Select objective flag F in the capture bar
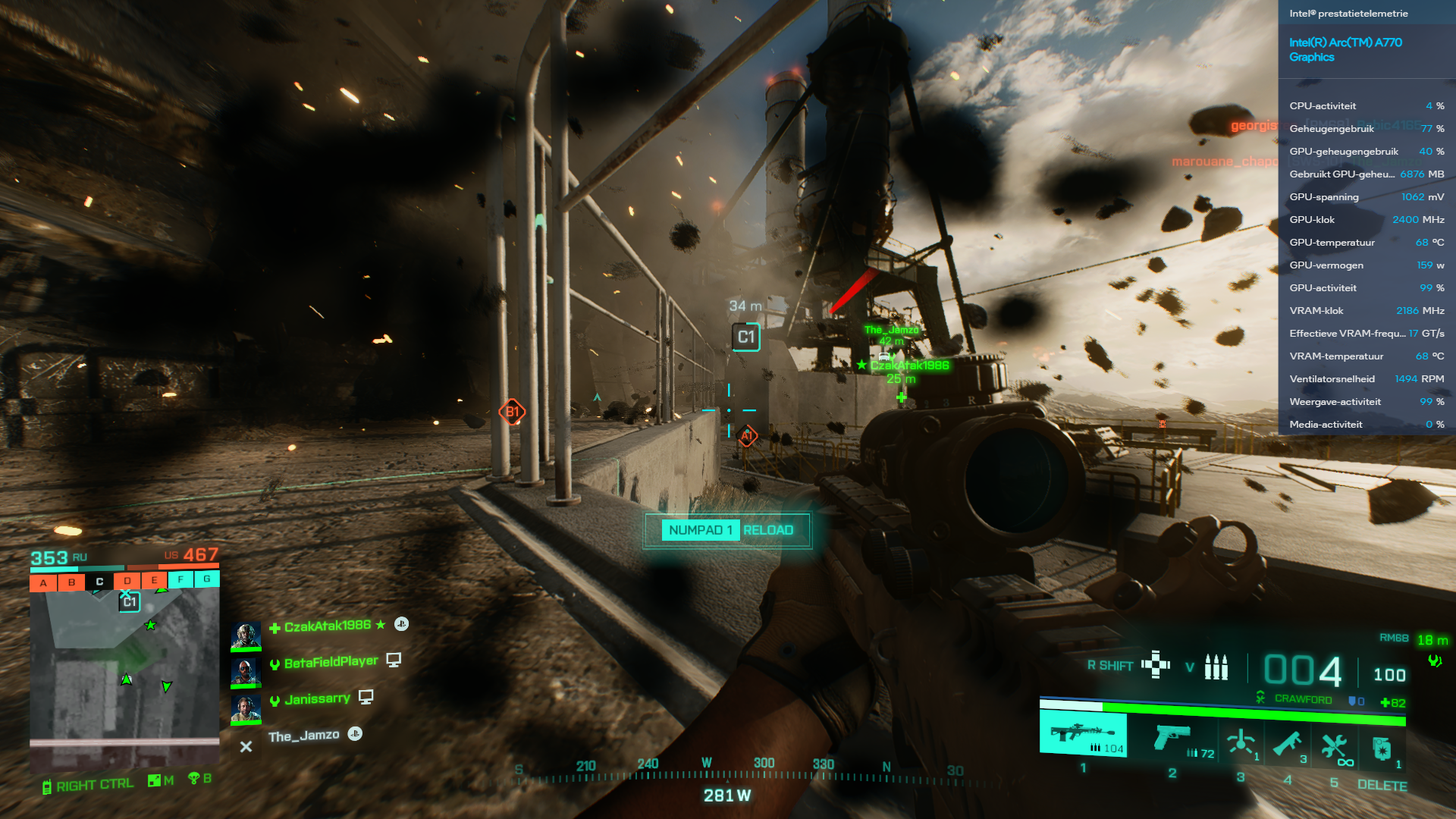 (180, 580)
